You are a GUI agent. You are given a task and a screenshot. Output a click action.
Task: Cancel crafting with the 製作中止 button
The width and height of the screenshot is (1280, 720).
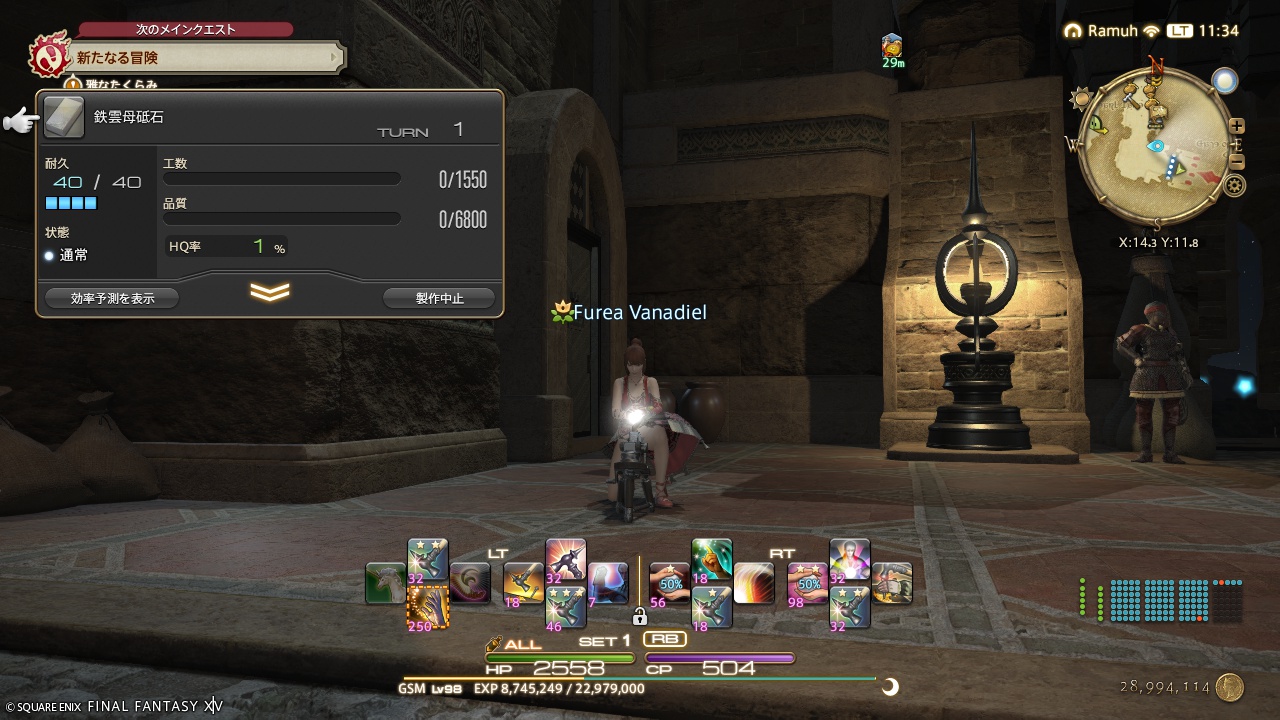coord(438,297)
